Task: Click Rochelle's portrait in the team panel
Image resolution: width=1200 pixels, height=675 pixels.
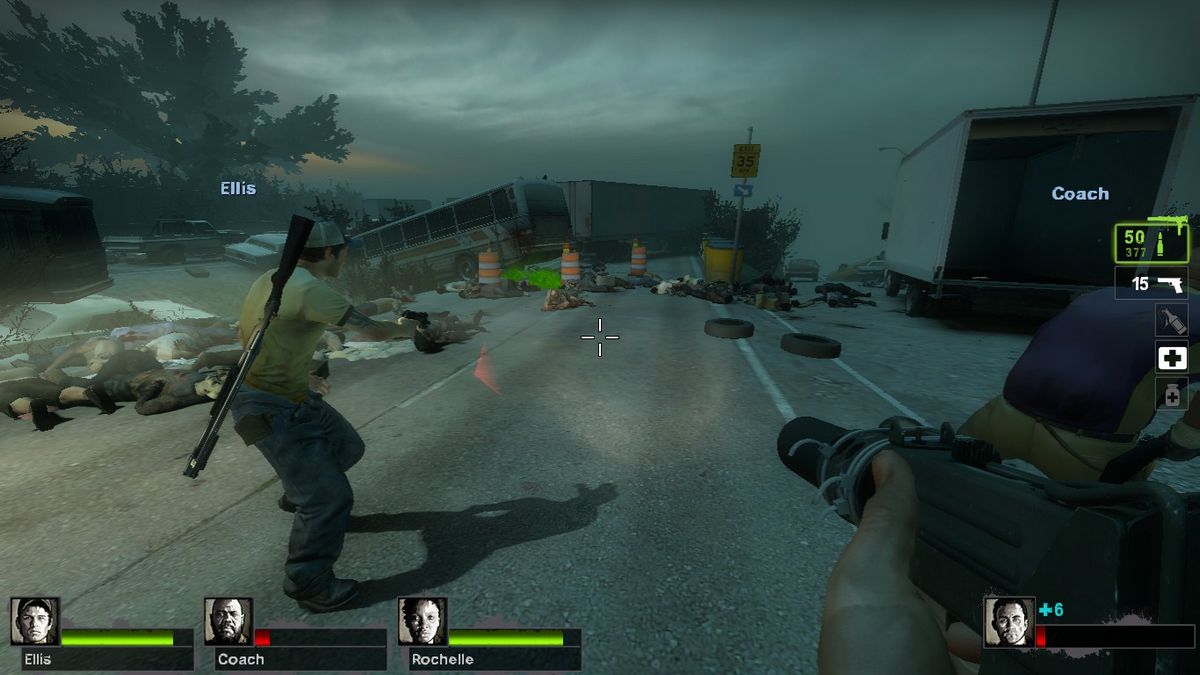Action: tap(422, 622)
